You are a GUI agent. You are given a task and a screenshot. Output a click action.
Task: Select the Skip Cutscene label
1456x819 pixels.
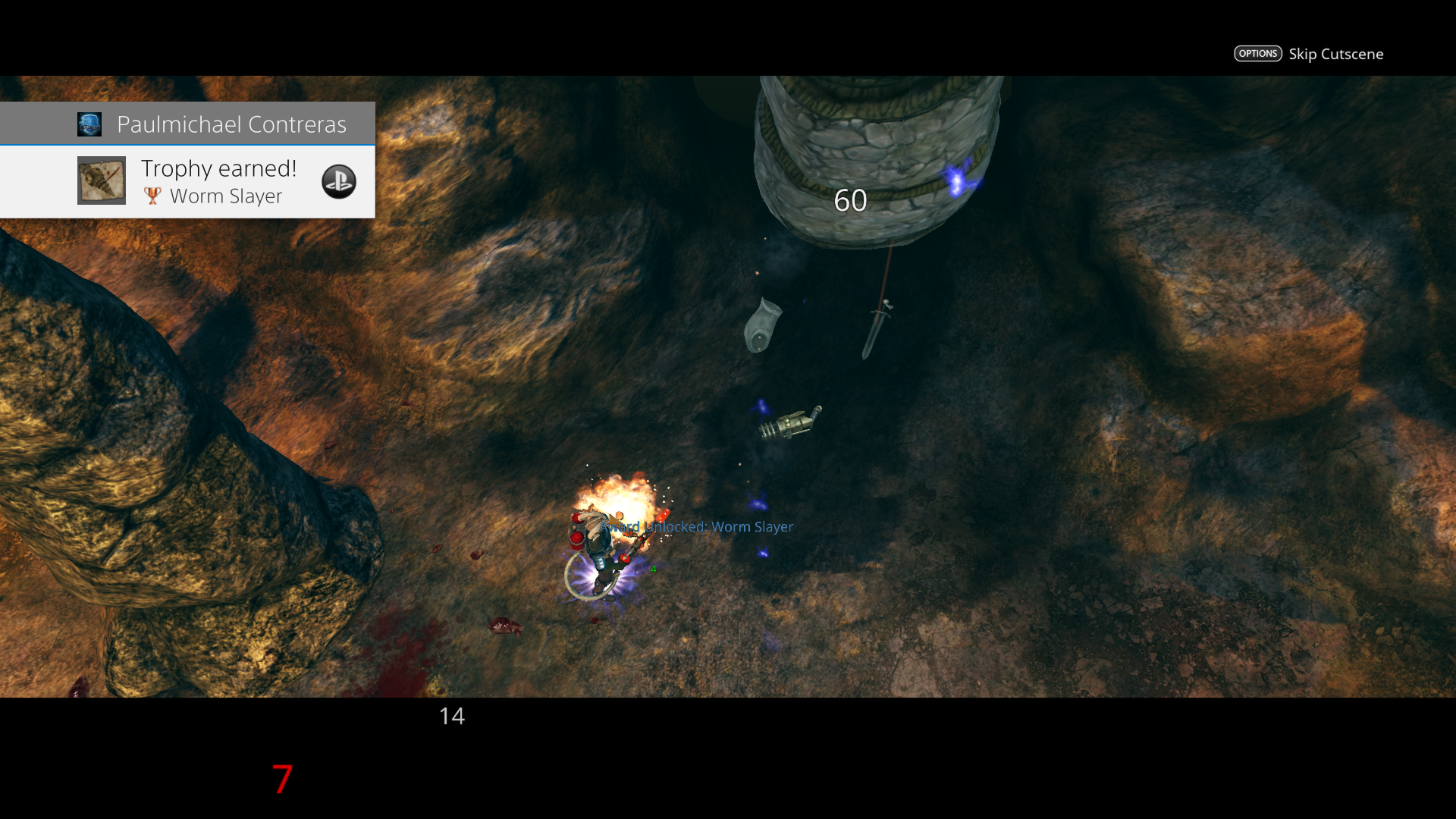(1336, 54)
